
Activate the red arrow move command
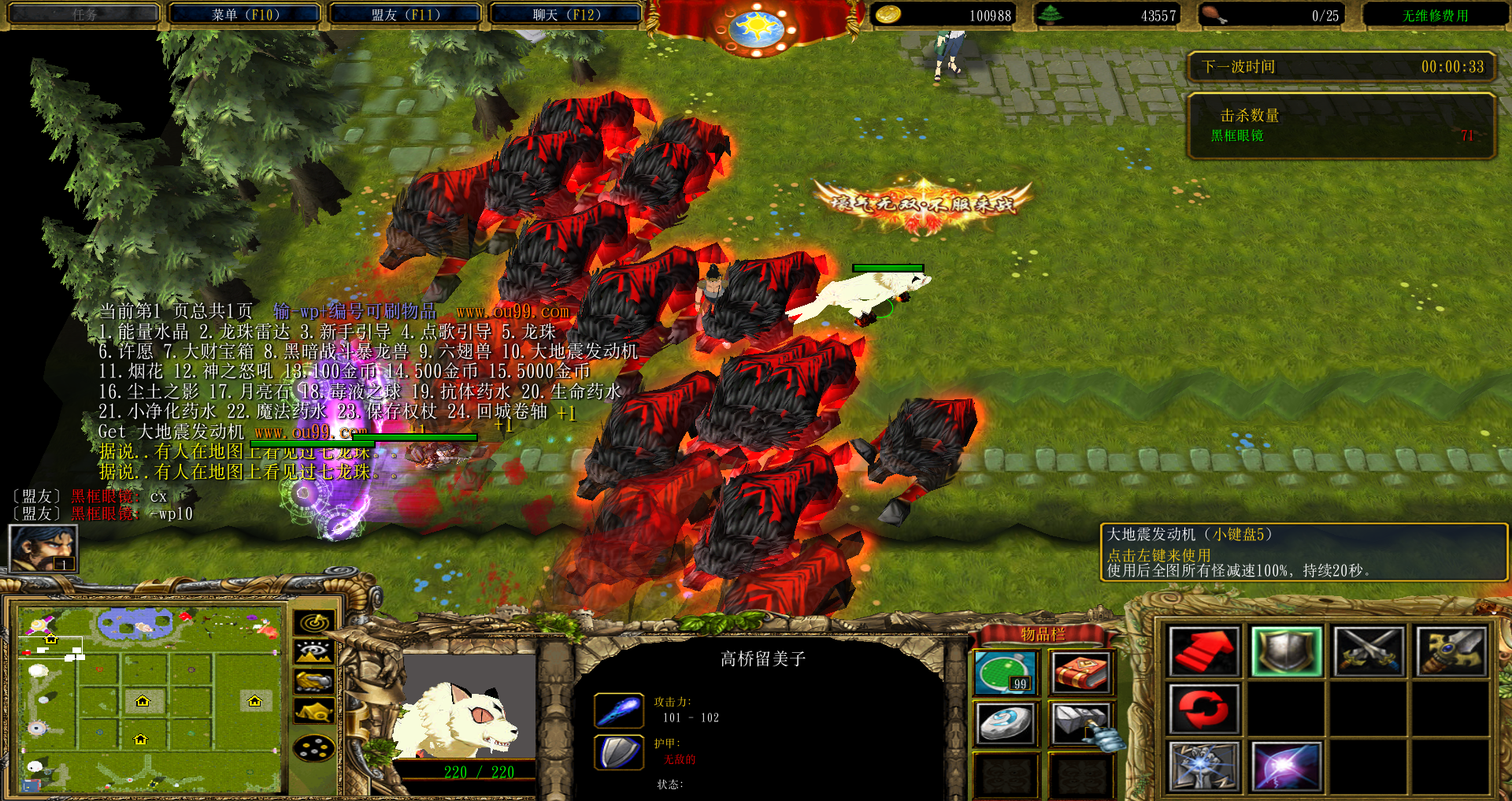(x=1203, y=651)
